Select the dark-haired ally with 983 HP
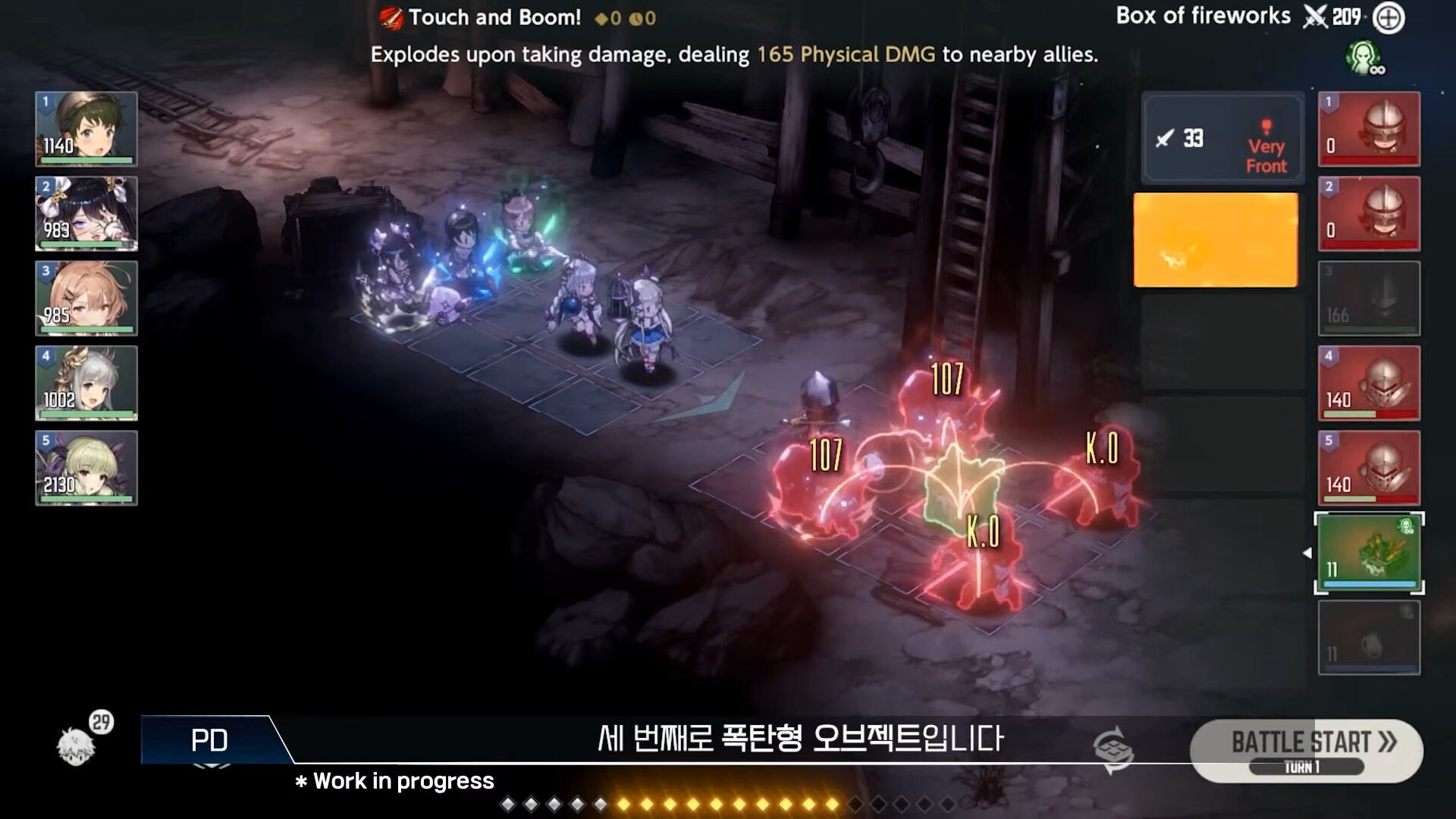This screenshot has height=819, width=1456. click(86, 213)
